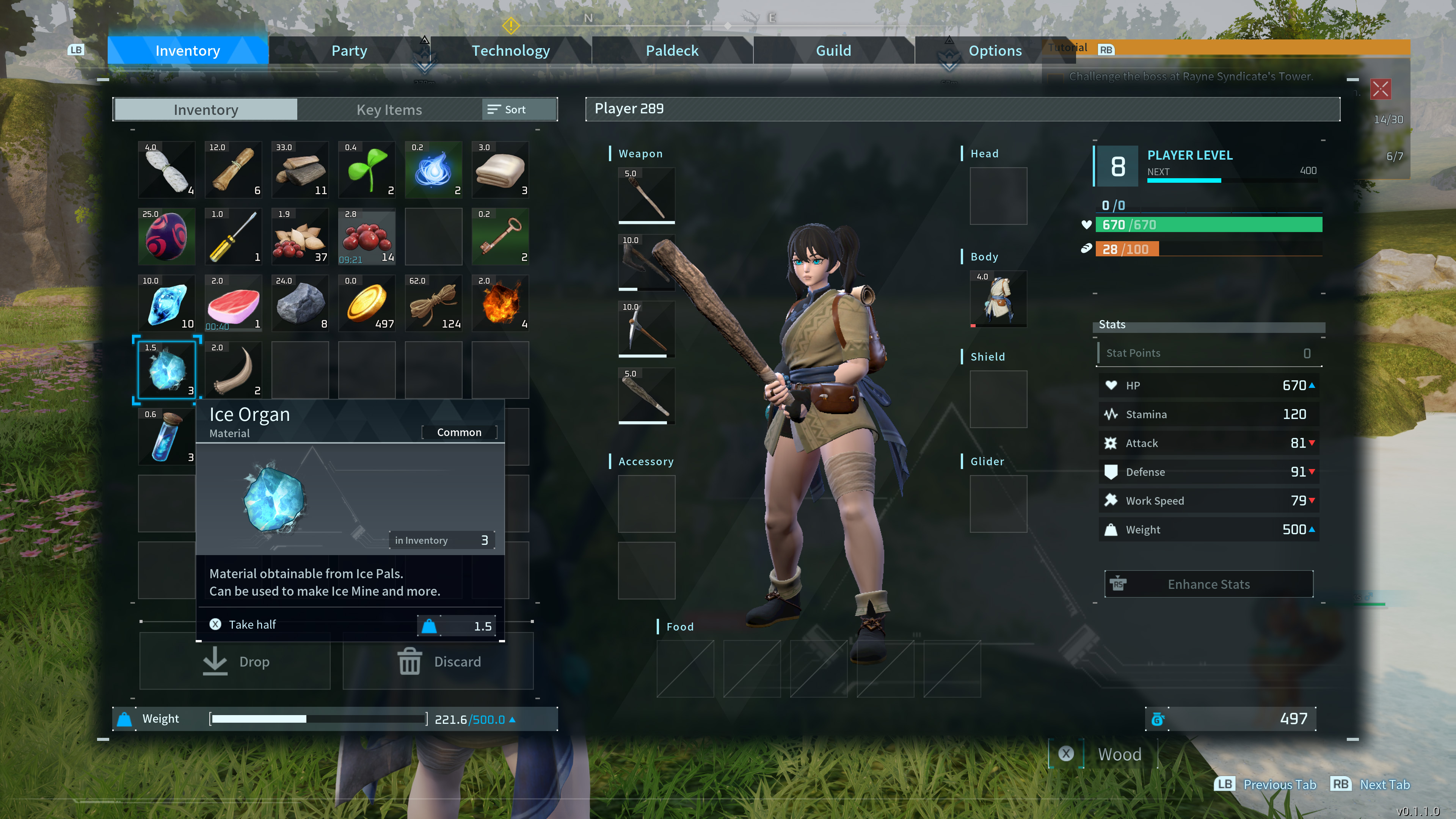Open the Guild tab
Screen dimensions: 1456x819
(x=833, y=51)
